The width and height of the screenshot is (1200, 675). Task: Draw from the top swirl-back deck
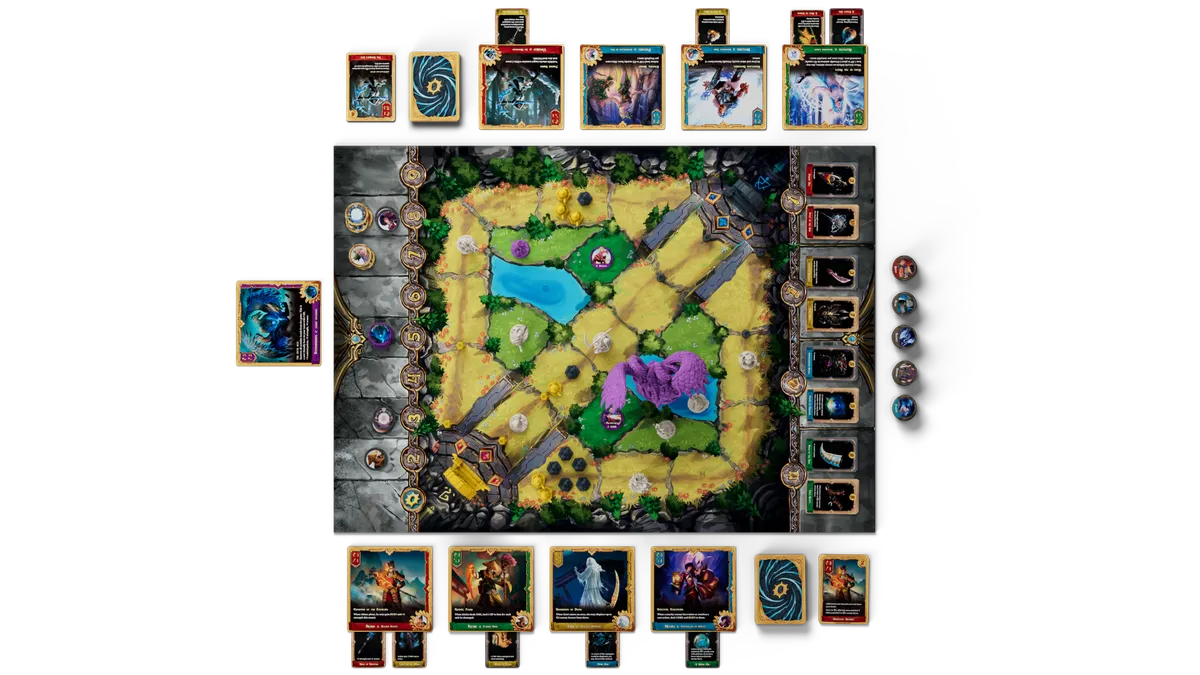point(434,87)
